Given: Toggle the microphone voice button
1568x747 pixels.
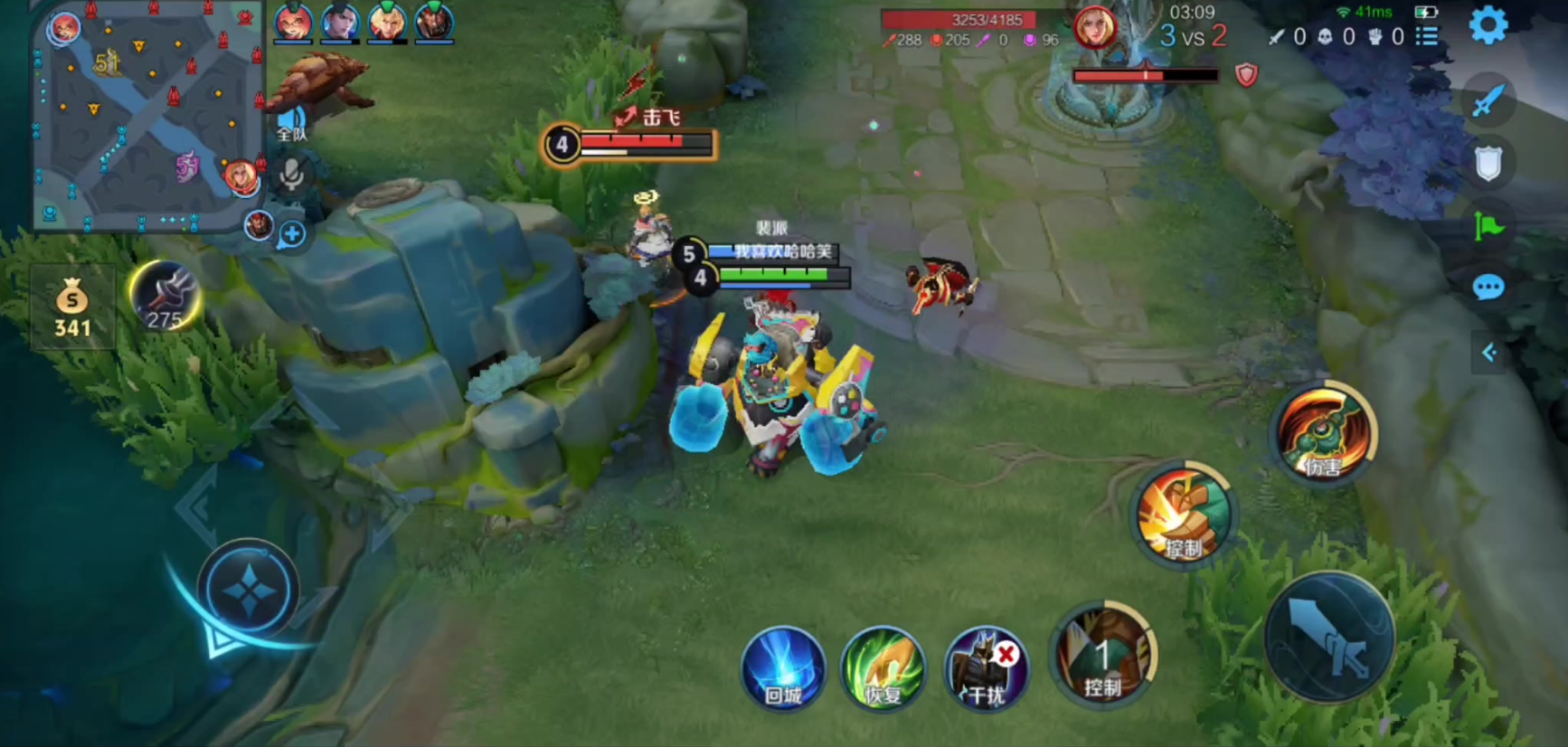Looking at the screenshot, I should point(291,175).
